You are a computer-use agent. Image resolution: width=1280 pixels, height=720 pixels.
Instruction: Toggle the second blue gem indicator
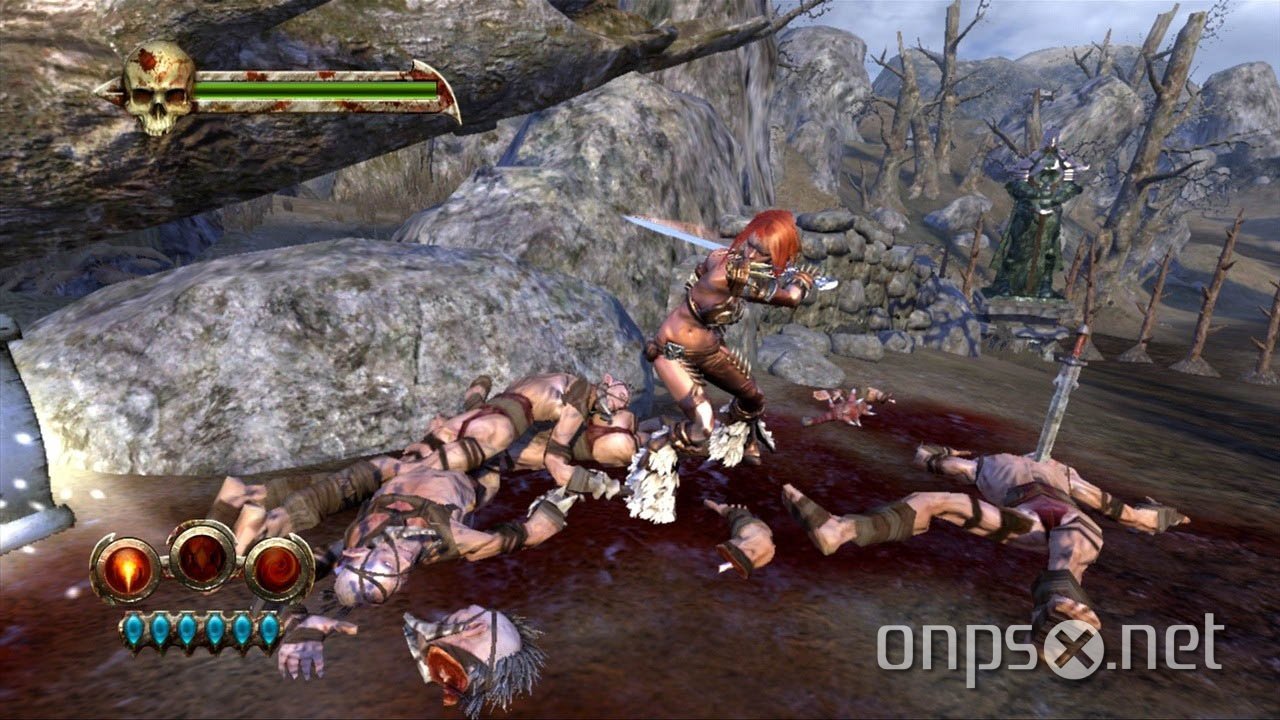coord(160,629)
